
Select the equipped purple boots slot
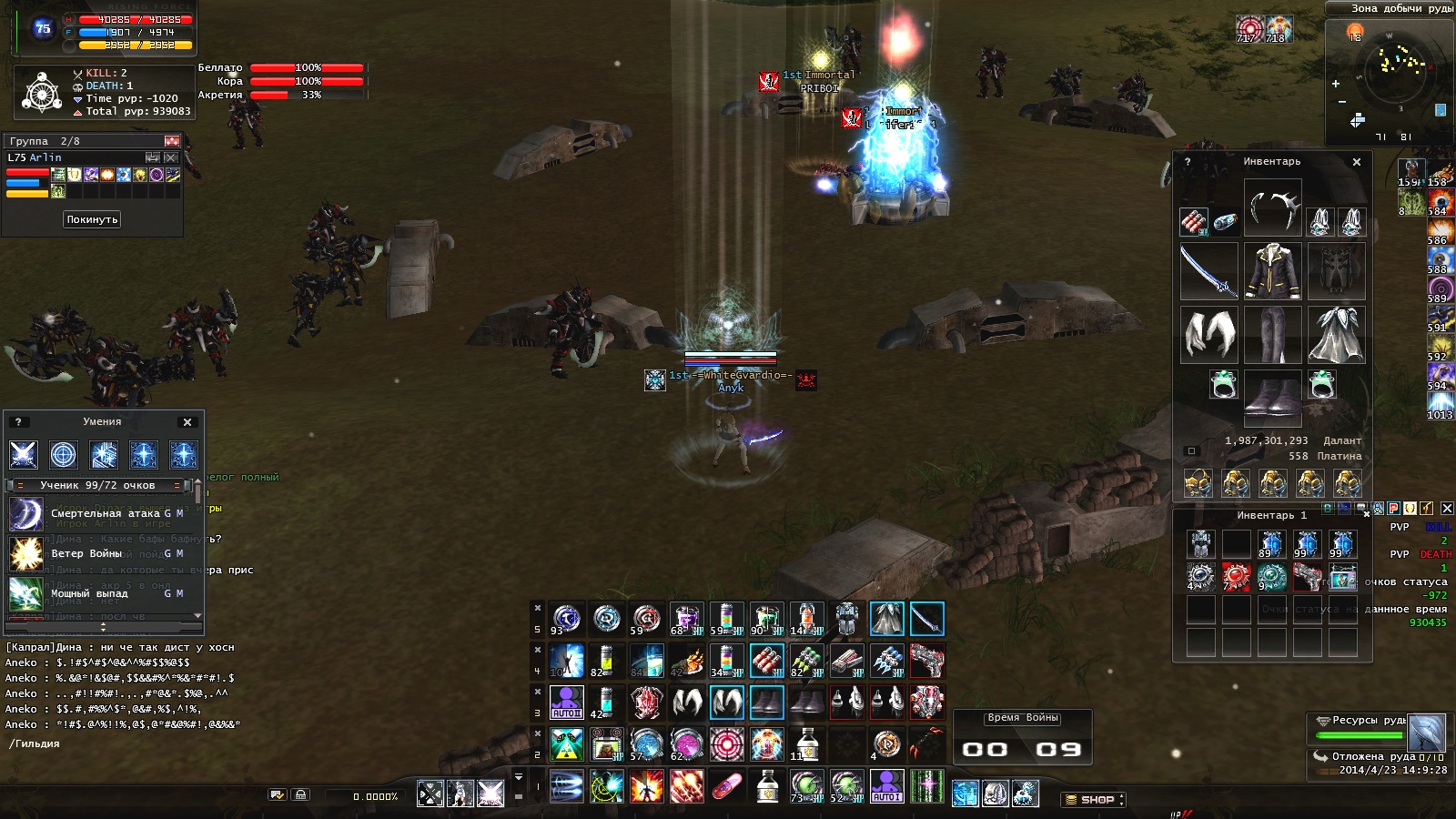tap(1272, 398)
